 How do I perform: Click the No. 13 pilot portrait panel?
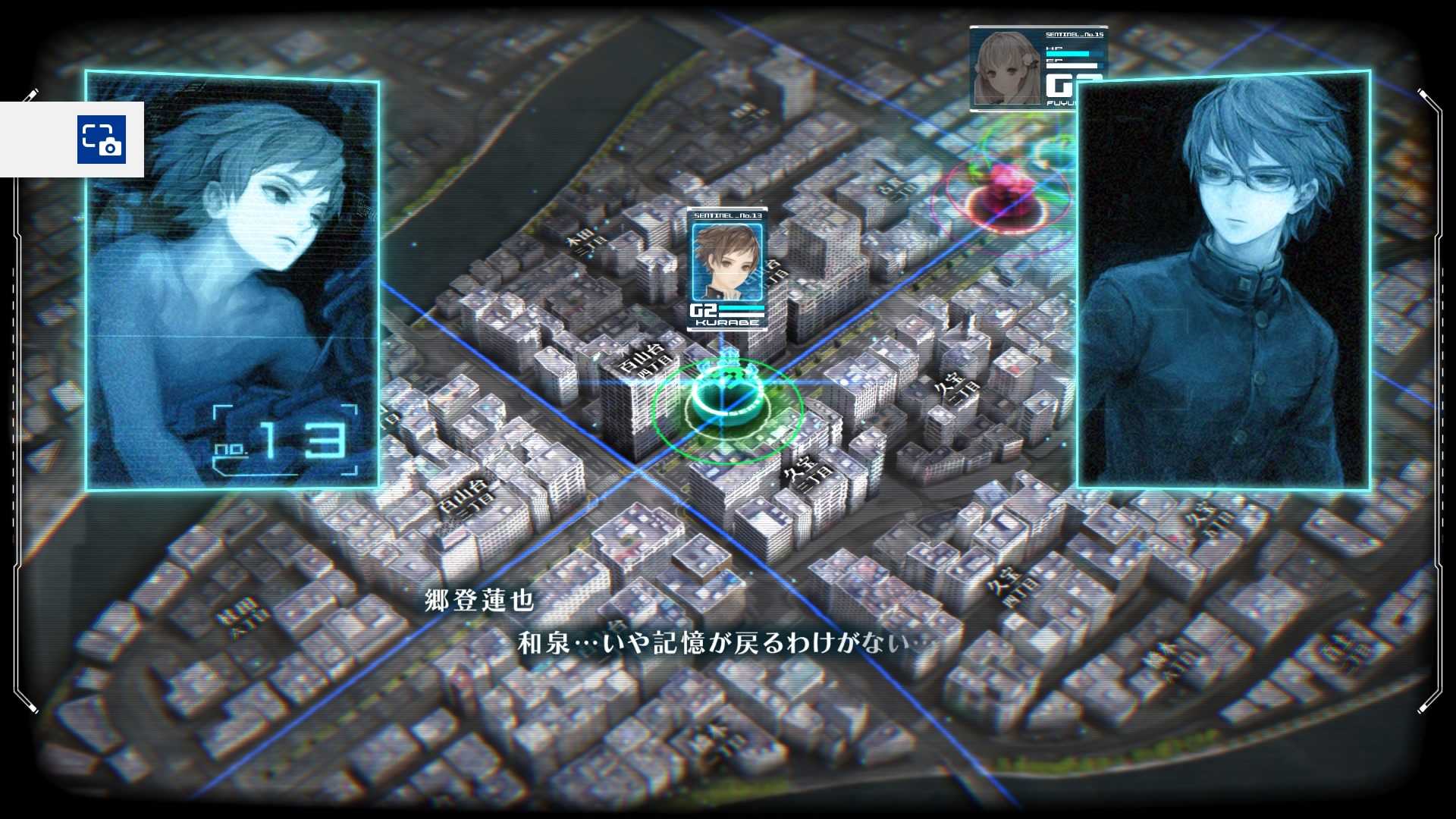232,281
